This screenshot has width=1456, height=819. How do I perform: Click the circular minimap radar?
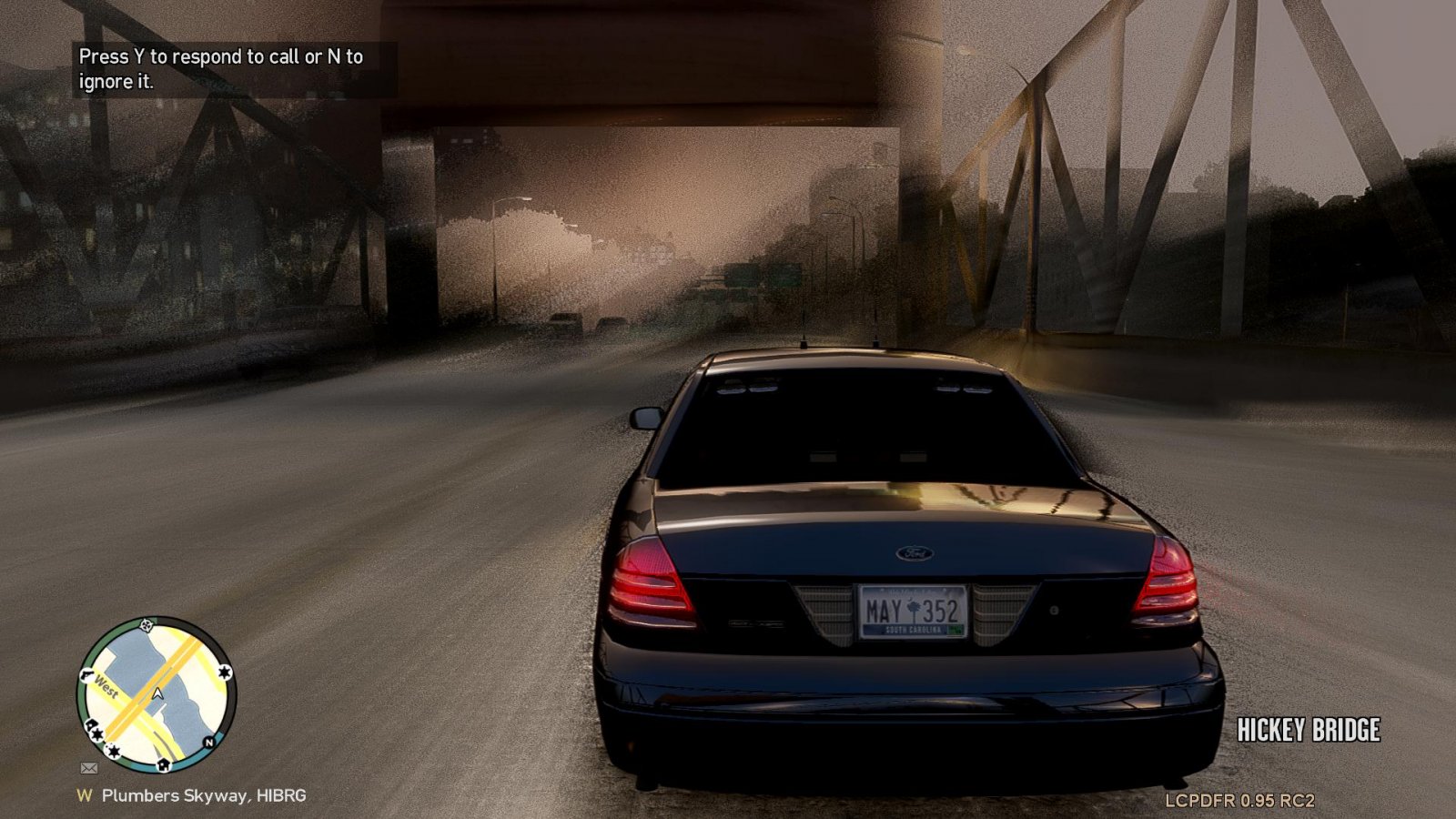pyautogui.click(x=157, y=696)
